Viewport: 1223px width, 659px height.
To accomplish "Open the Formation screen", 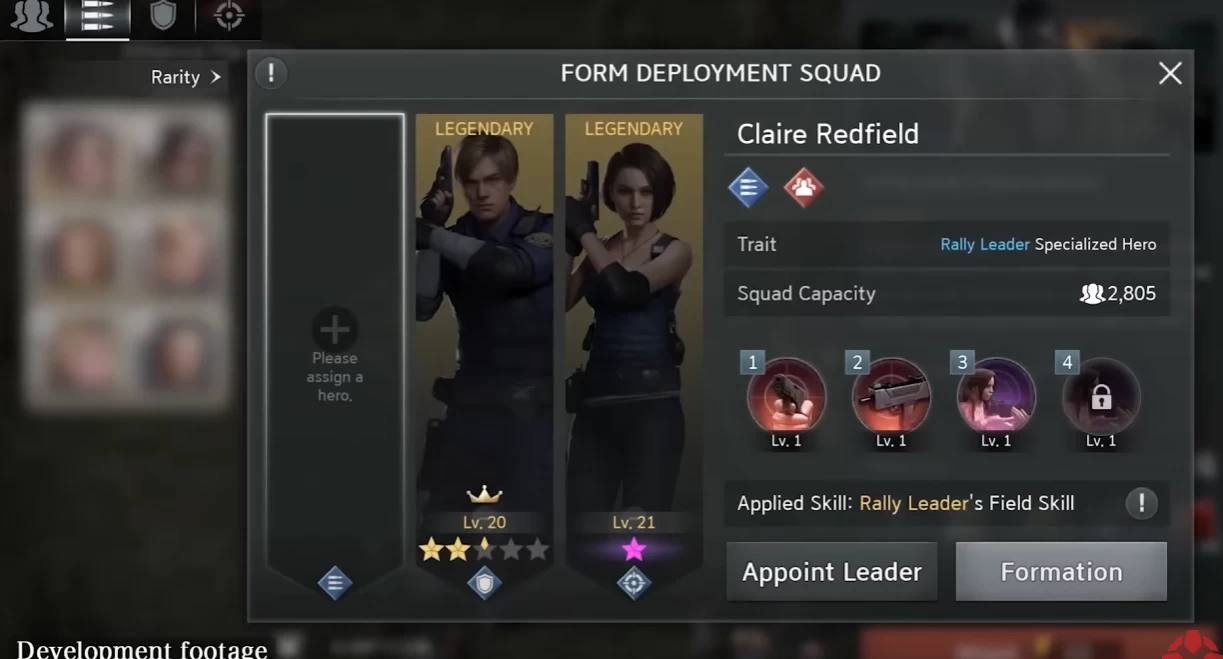I will tap(1061, 572).
